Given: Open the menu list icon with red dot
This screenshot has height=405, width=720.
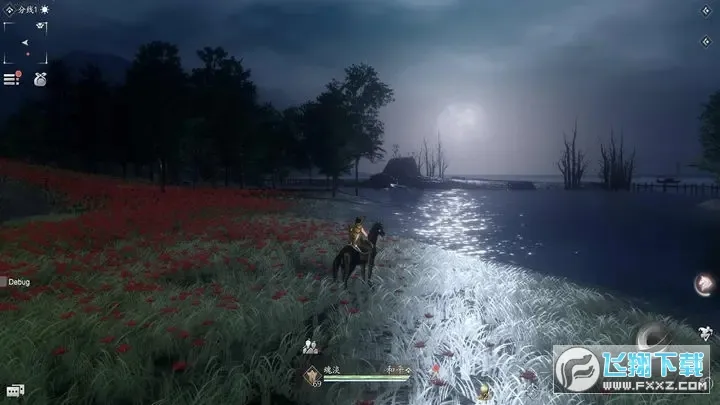Looking at the screenshot, I should tap(12, 78).
